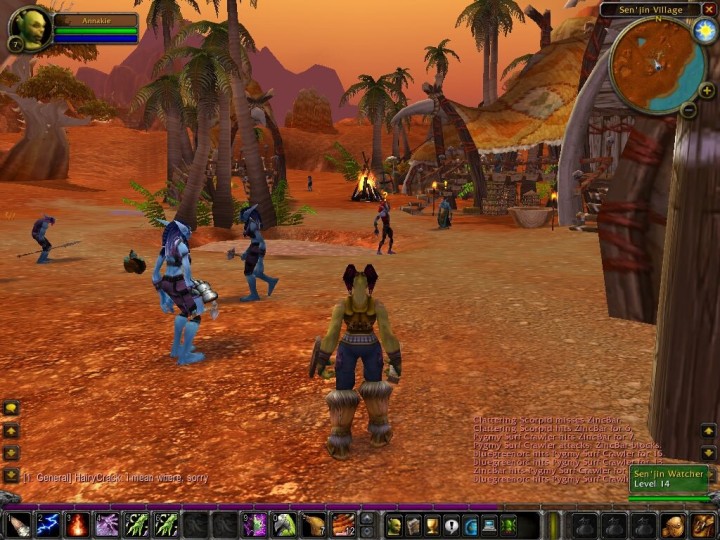Image resolution: width=720 pixels, height=540 pixels.
Task: Close the minimap with the X button
Action: tap(710, 9)
